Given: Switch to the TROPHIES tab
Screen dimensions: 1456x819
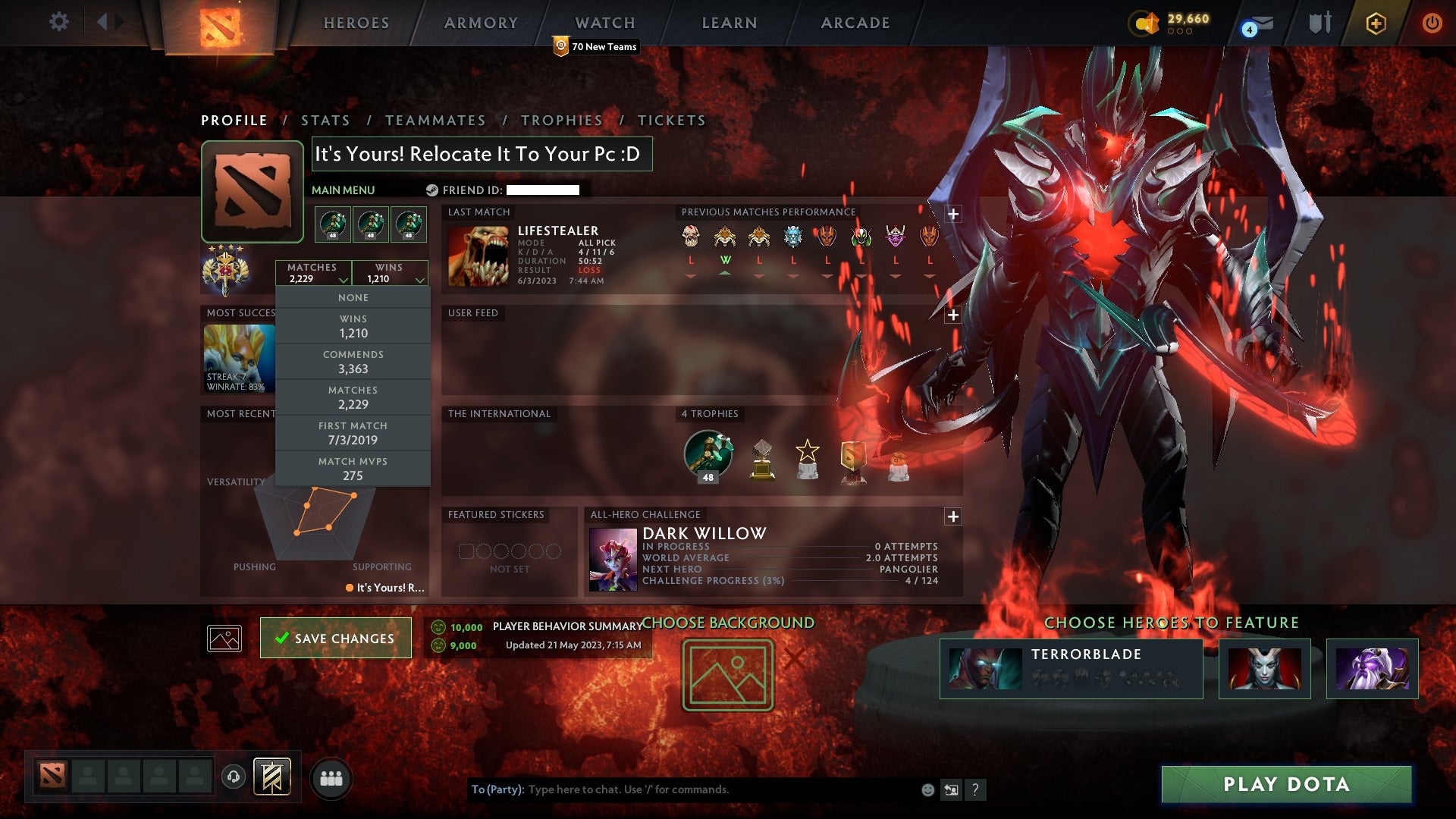Looking at the screenshot, I should click(561, 120).
